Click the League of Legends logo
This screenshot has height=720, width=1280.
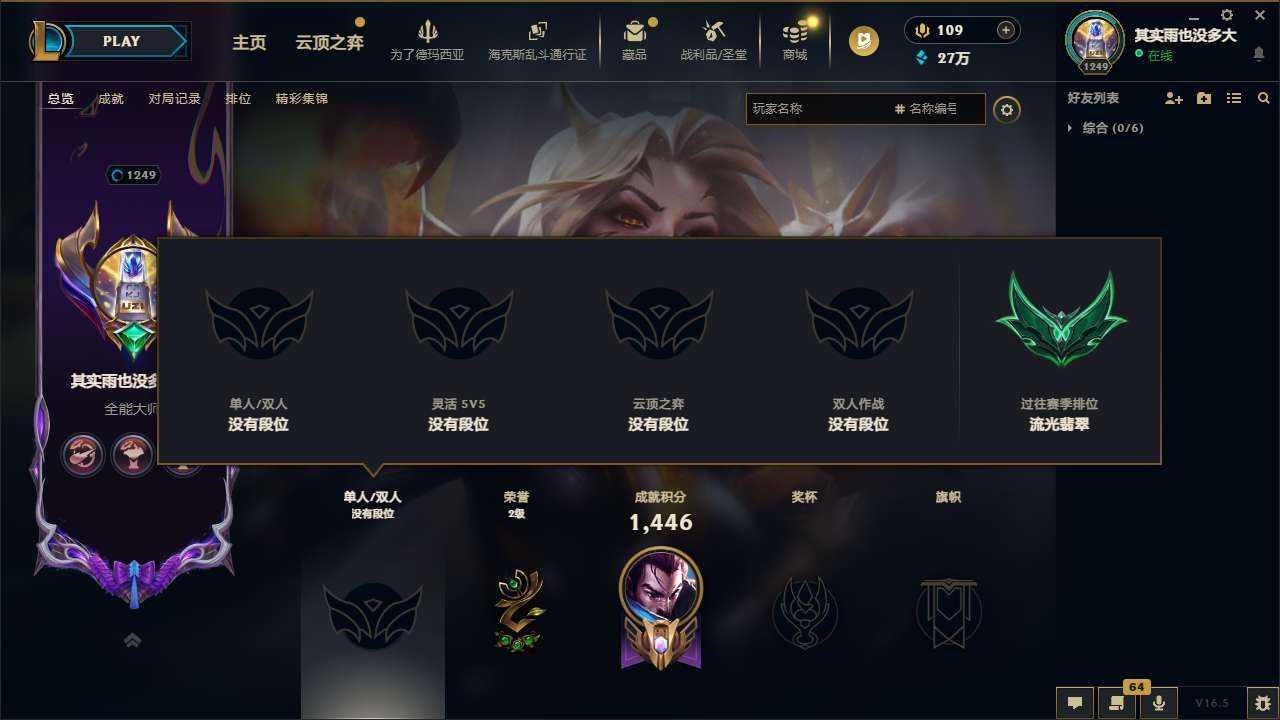coord(48,40)
